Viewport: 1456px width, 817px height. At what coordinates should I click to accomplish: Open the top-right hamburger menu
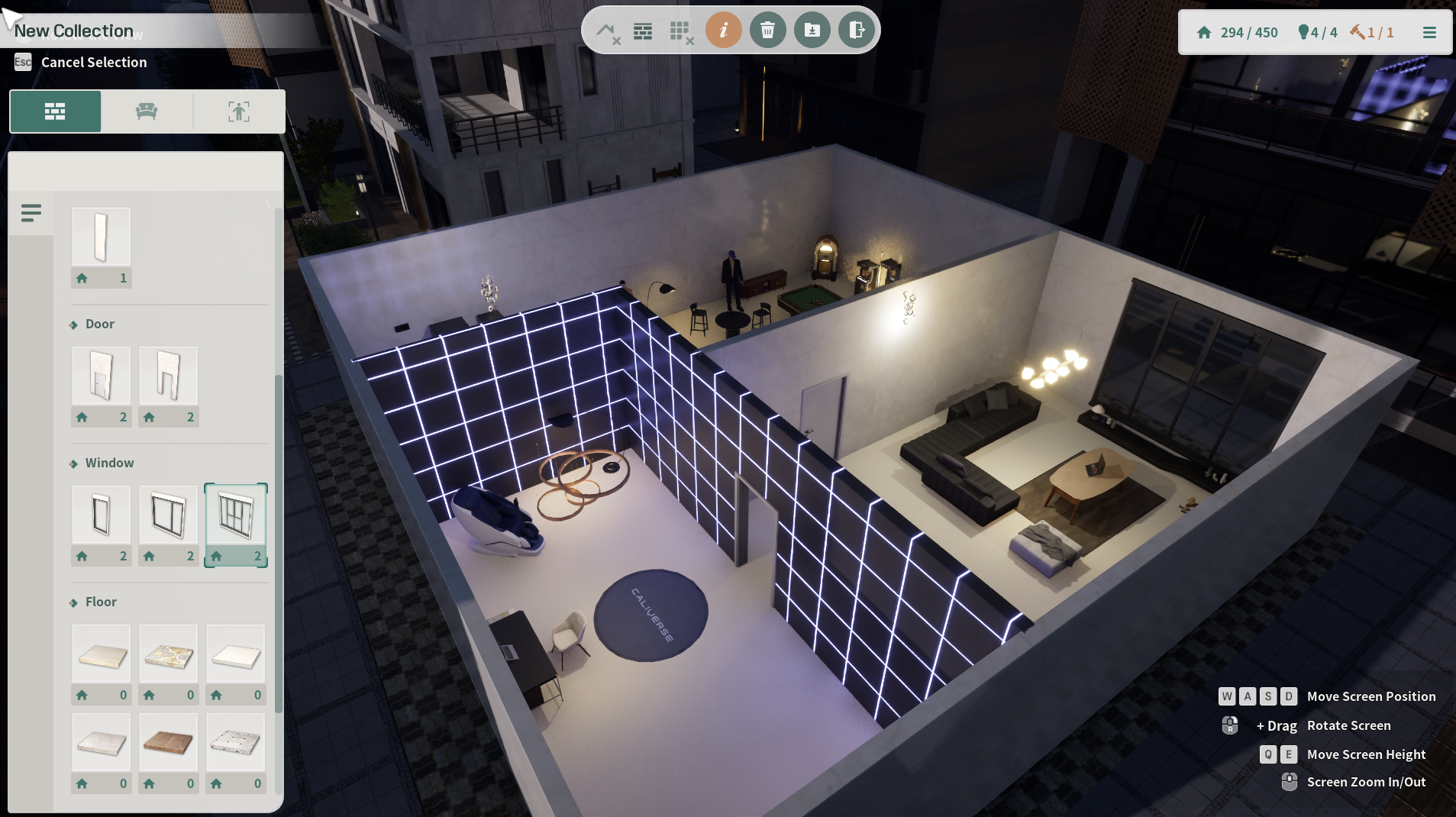click(x=1429, y=33)
